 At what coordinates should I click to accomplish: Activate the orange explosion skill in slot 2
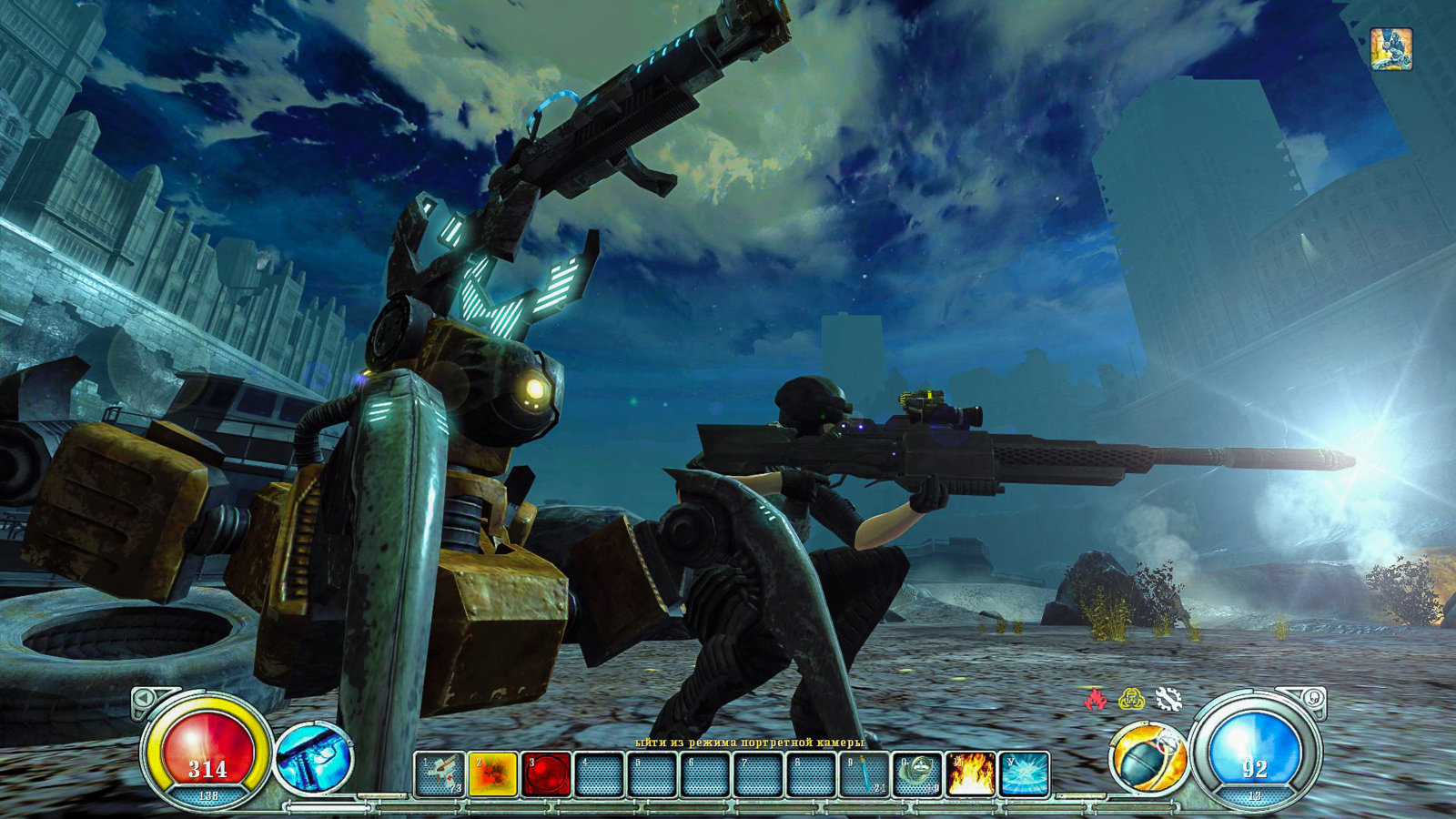coord(493,774)
